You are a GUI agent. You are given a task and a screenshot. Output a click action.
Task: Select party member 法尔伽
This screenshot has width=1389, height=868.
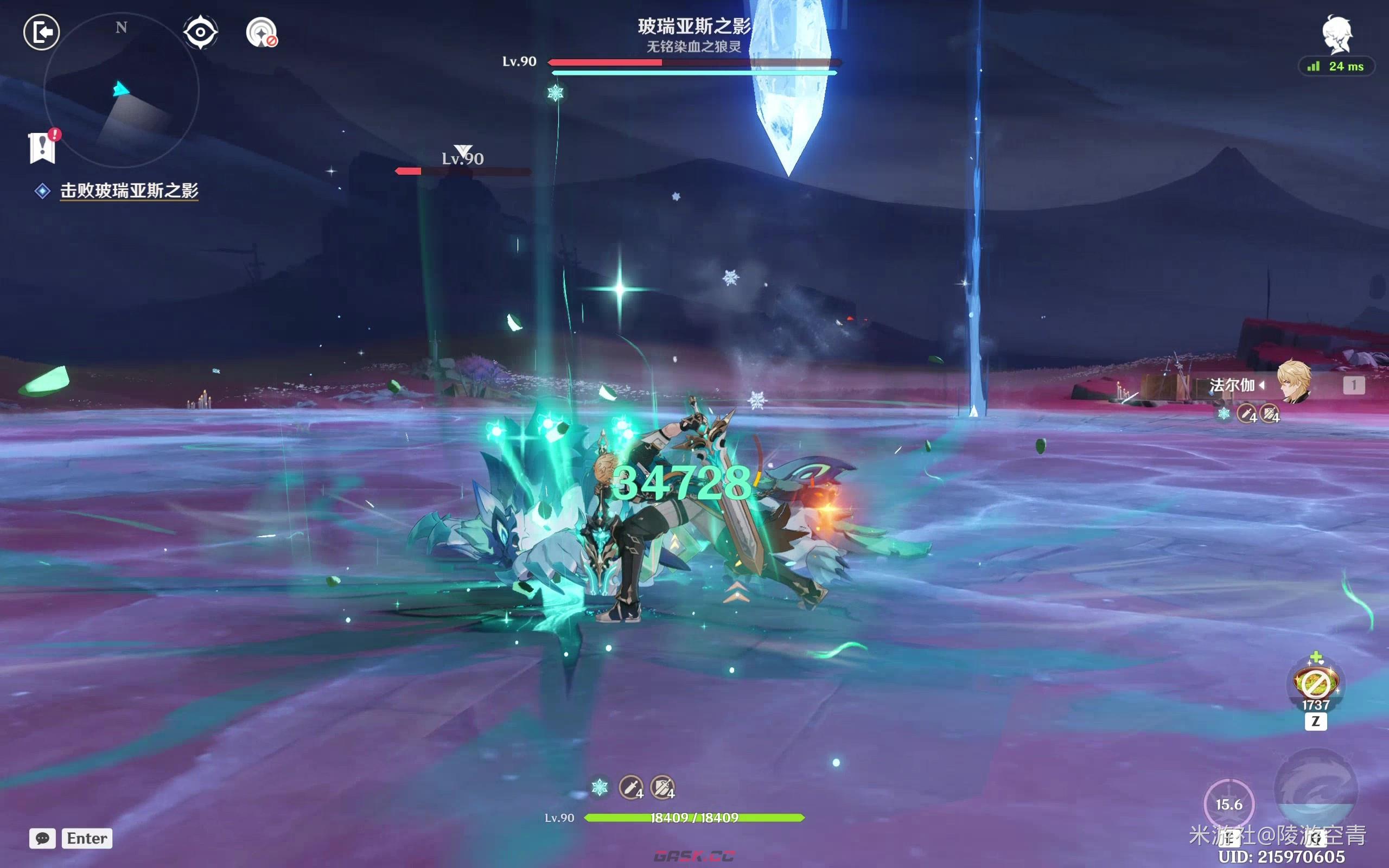click(1291, 384)
